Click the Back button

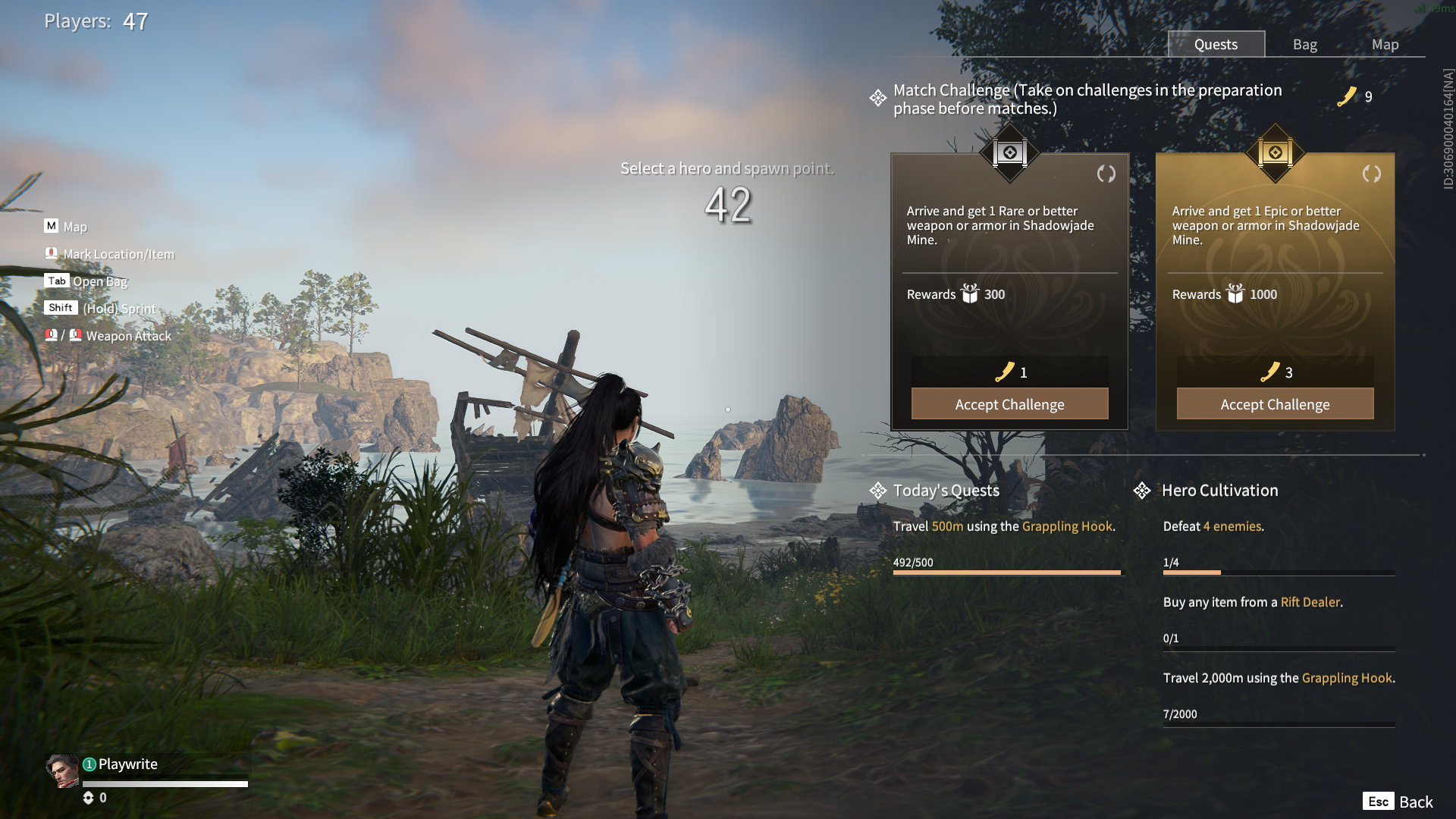click(x=1398, y=802)
